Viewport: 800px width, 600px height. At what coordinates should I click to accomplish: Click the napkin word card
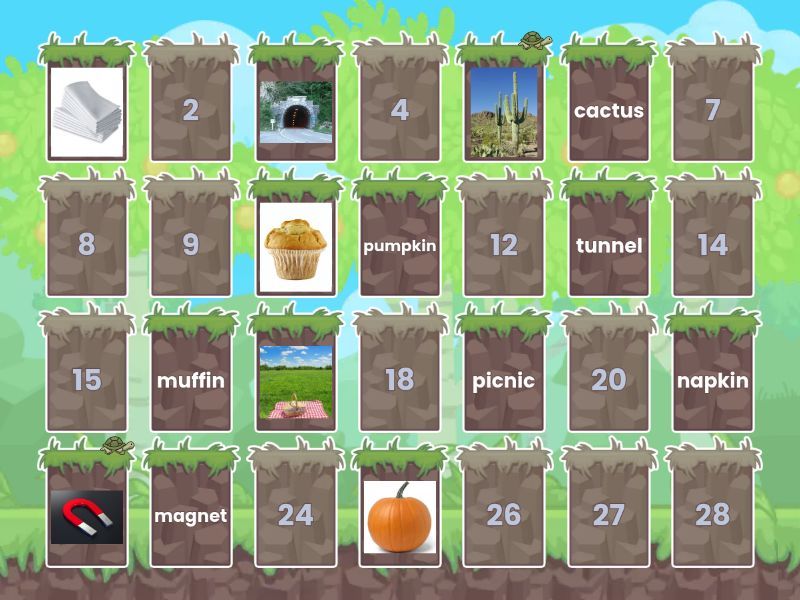(x=712, y=380)
